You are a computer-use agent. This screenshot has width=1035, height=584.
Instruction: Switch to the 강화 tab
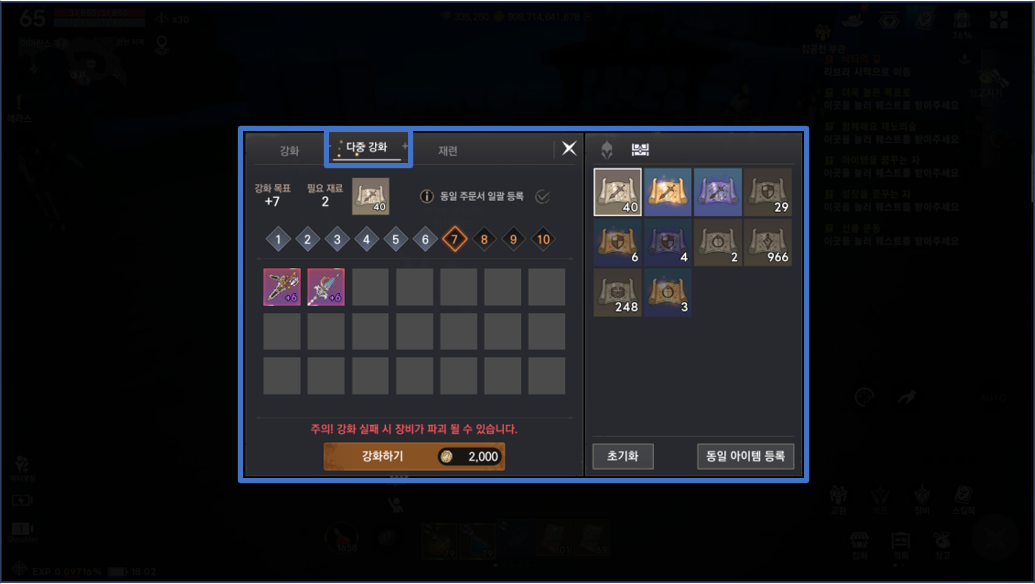click(289, 150)
